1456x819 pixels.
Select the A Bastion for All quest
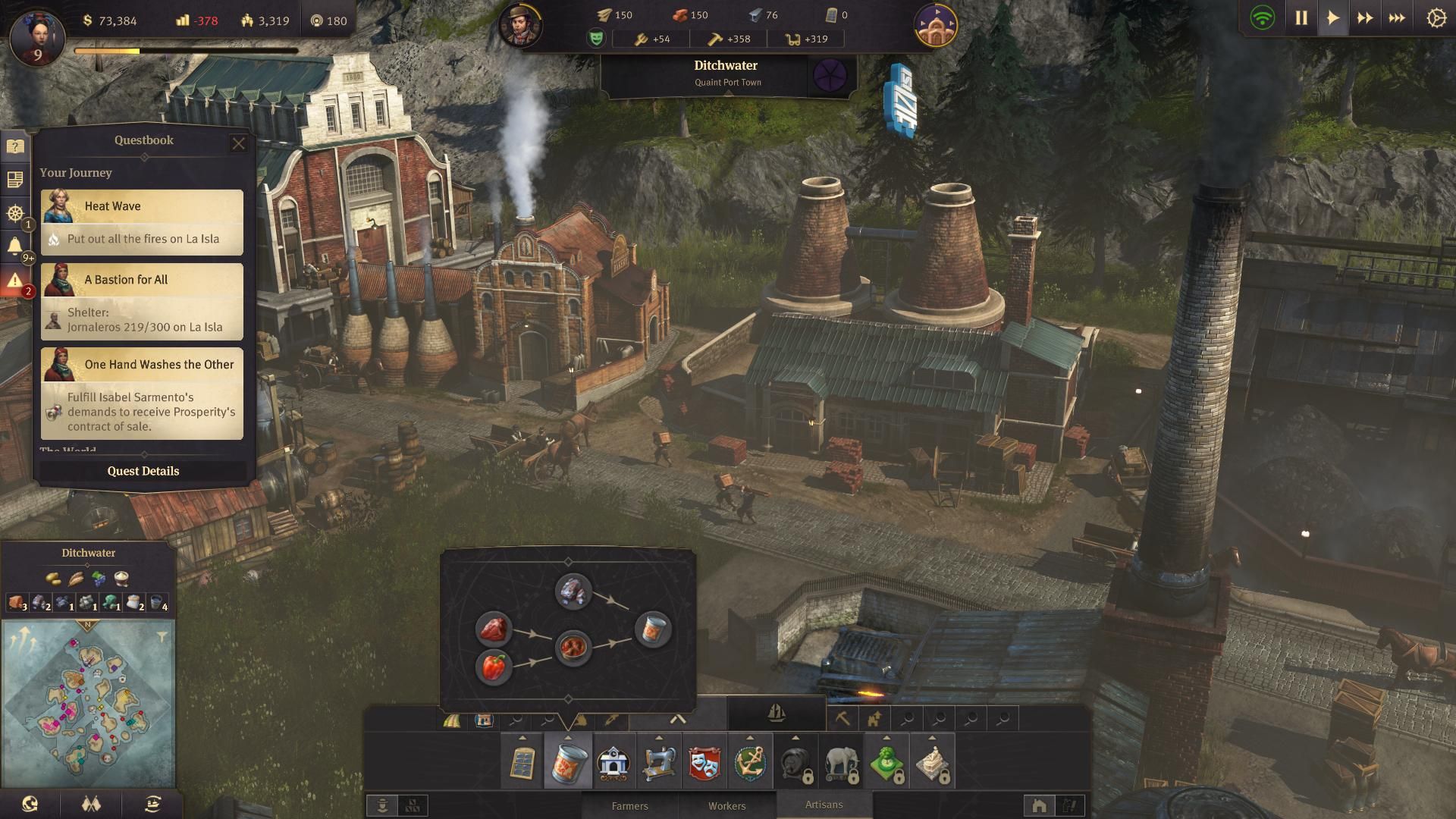(143, 301)
